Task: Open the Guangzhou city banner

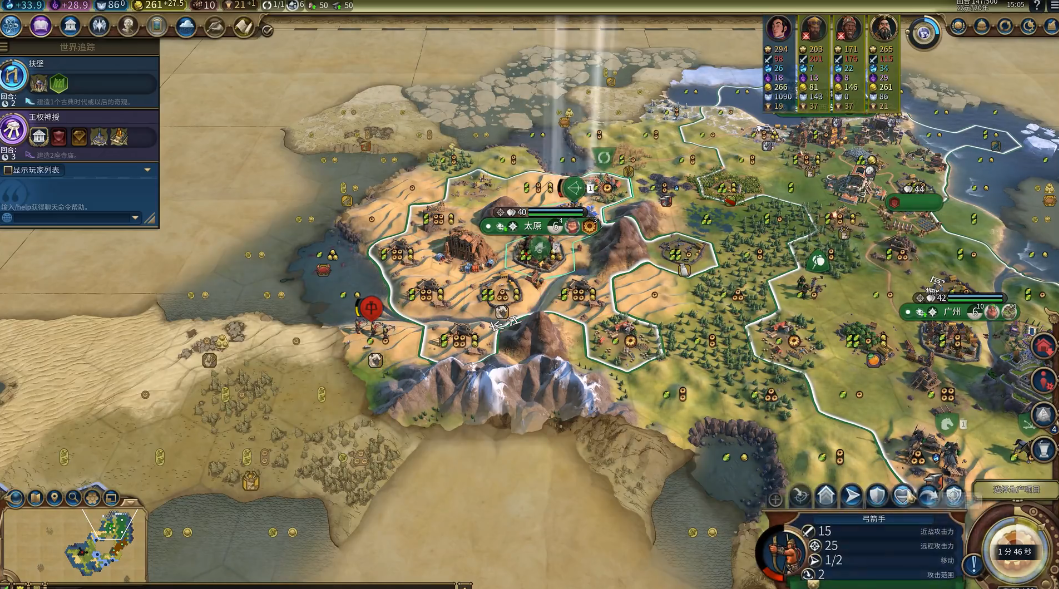Action: click(x=950, y=311)
